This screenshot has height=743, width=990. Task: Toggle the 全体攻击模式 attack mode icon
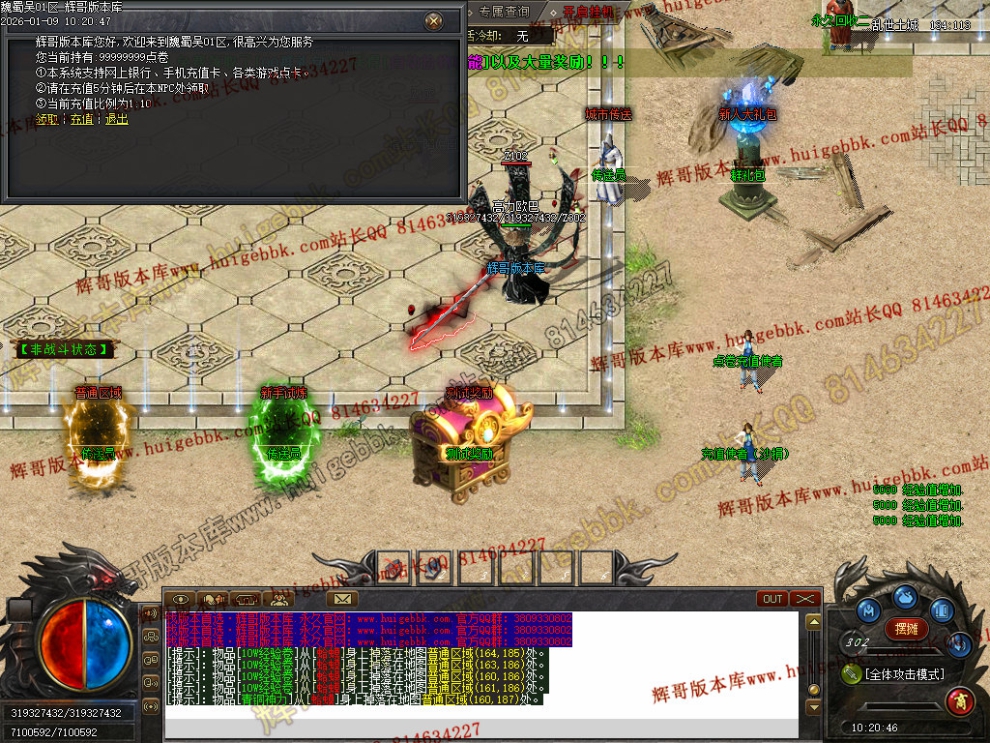pos(852,674)
